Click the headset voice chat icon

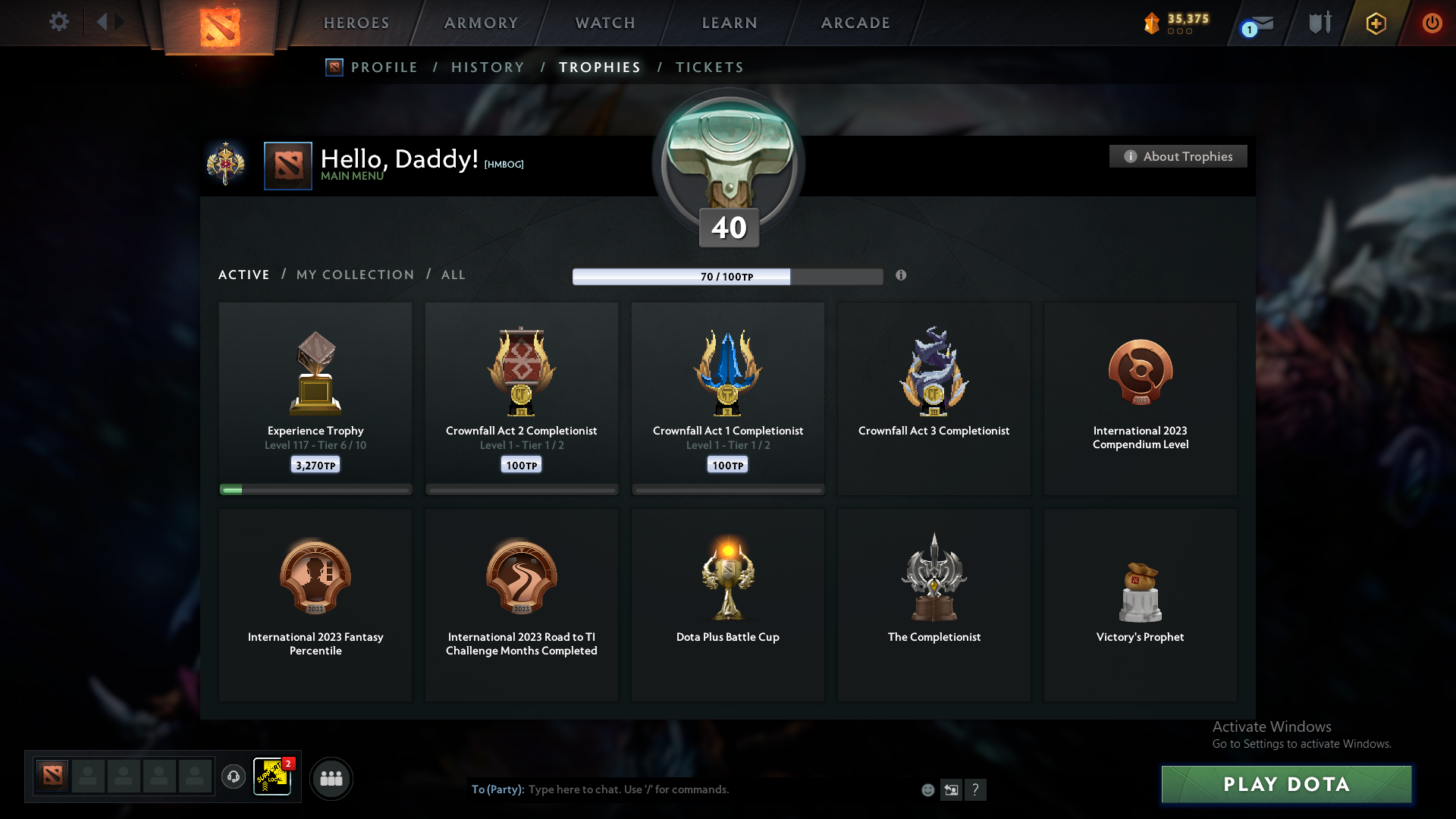tap(234, 778)
